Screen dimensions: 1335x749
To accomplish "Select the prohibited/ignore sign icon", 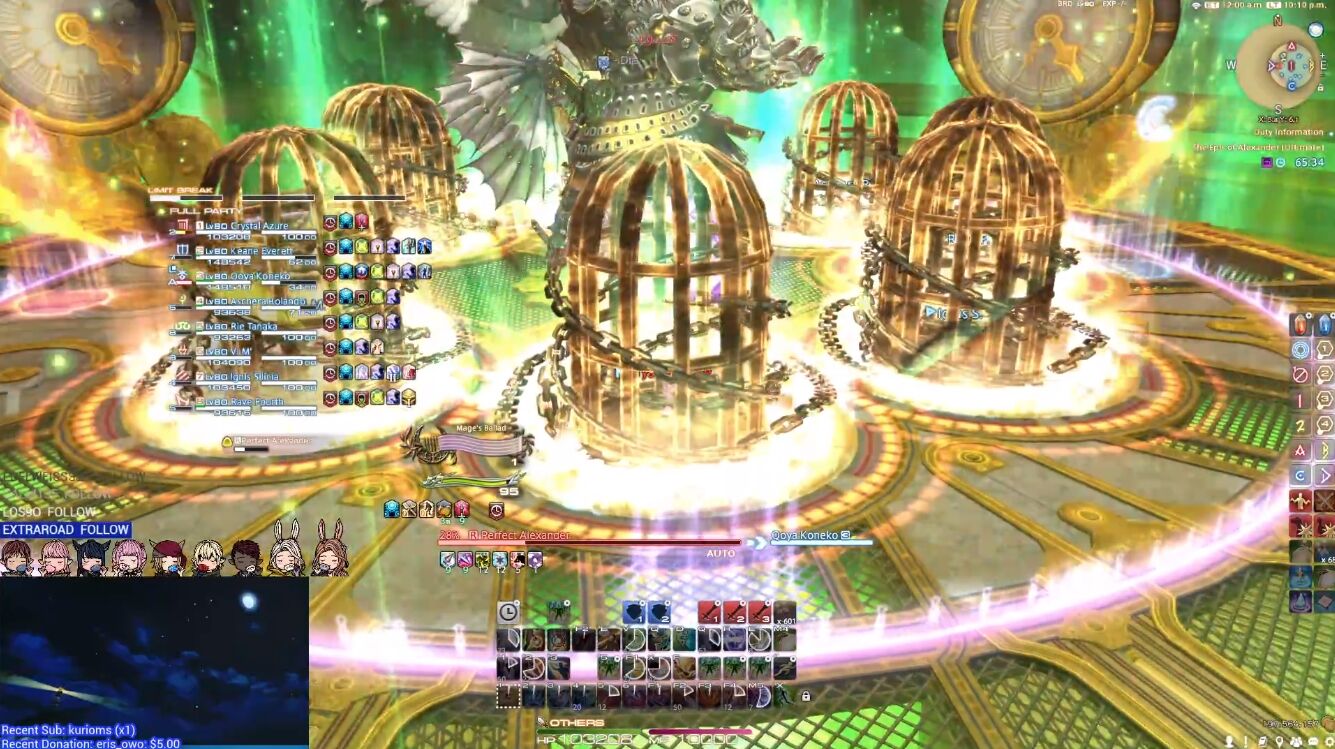I will coord(1300,374).
